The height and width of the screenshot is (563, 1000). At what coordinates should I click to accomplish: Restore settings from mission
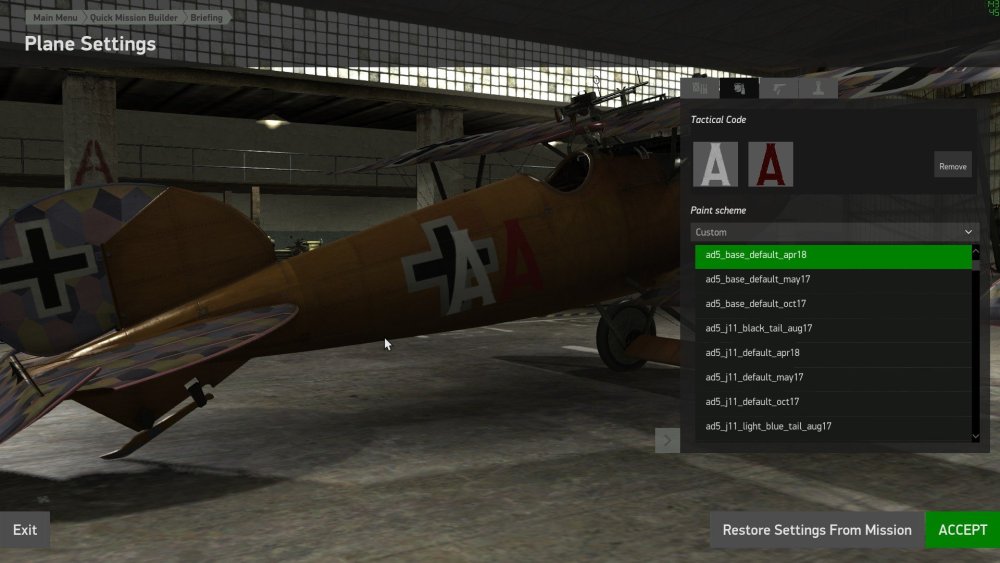pos(816,530)
